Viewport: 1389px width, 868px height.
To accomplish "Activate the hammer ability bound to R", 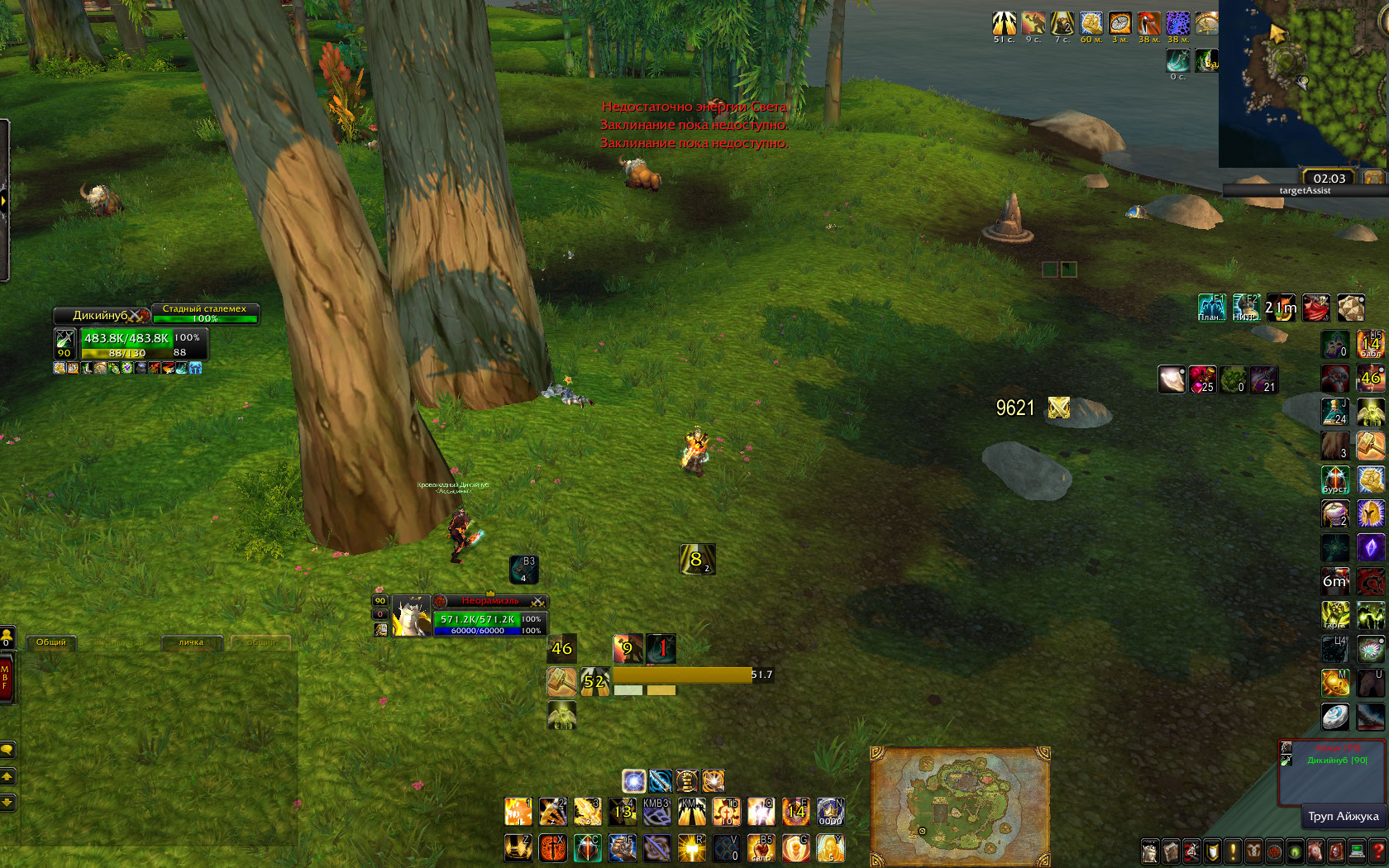I will click(691, 847).
